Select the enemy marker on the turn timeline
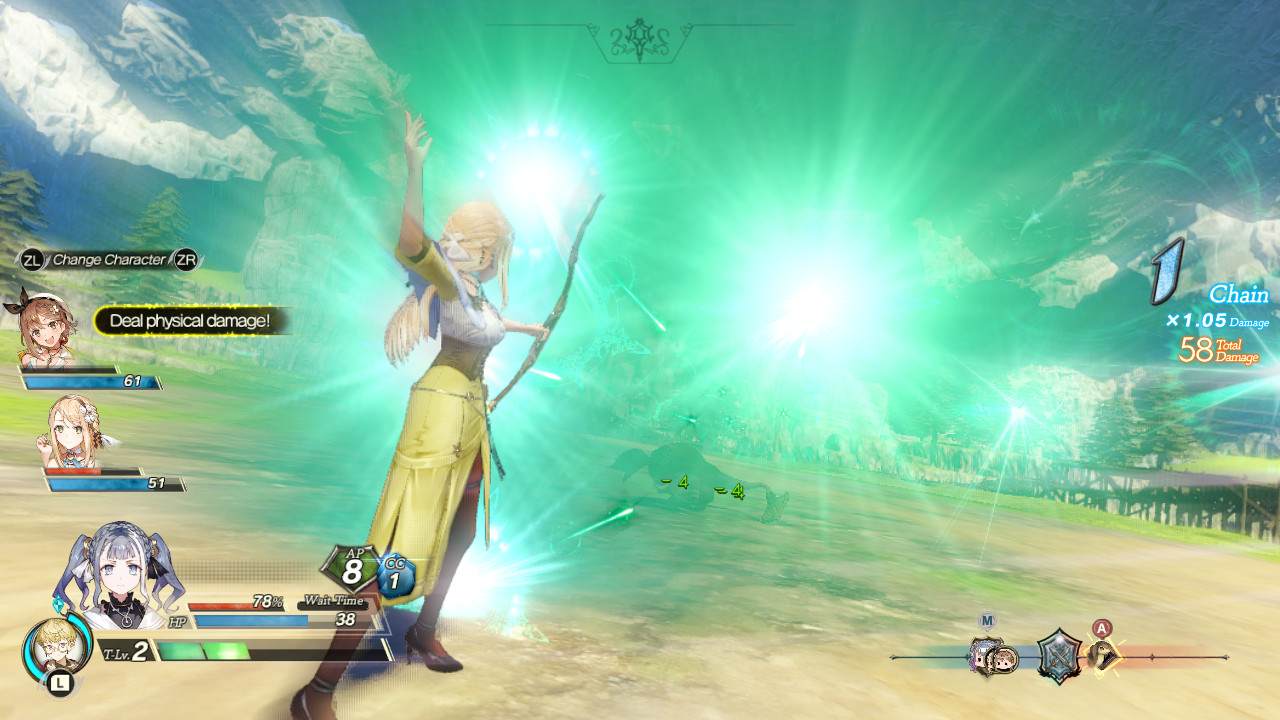The image size is (1280, 720). (1103, 656)
